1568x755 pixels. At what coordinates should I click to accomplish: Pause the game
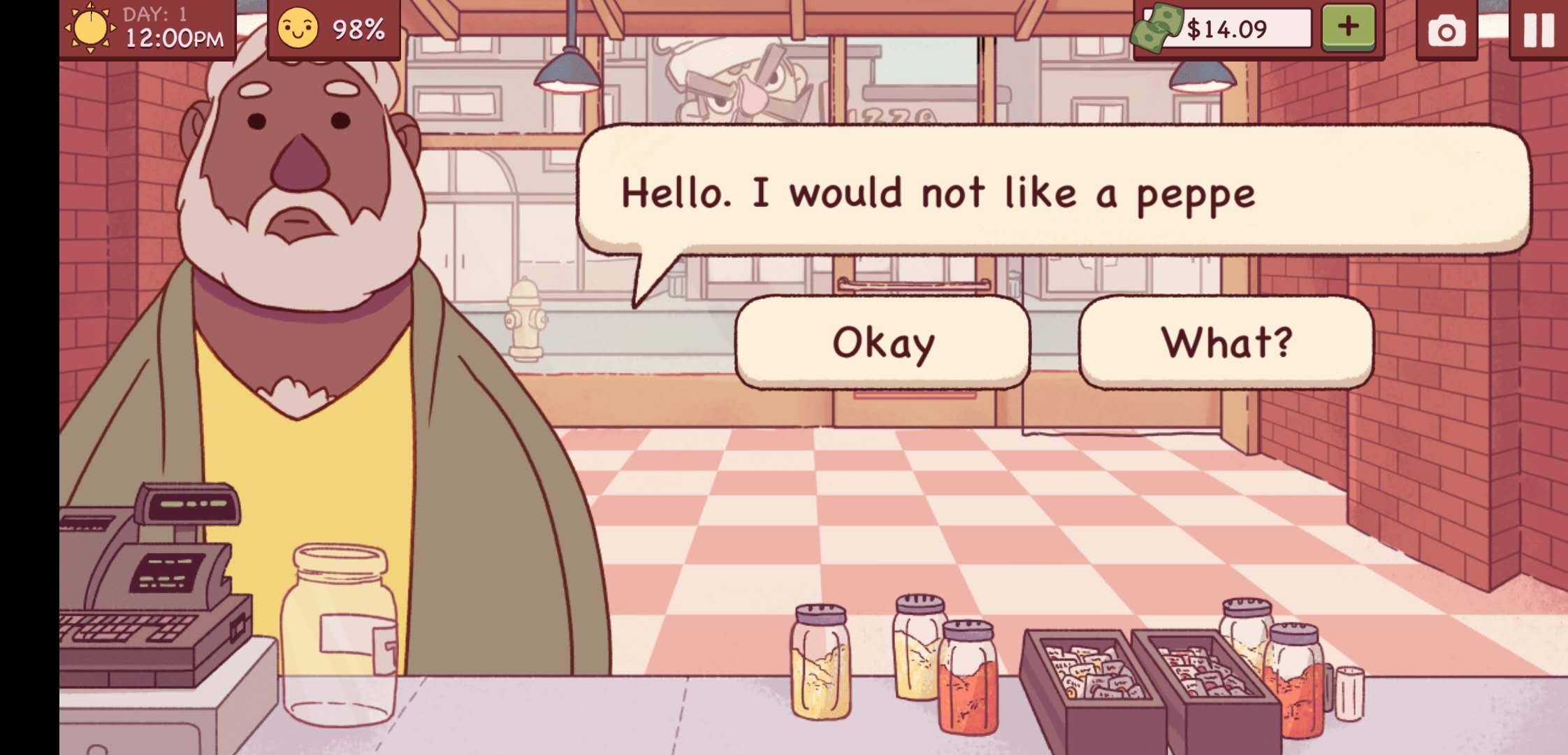[1538, 31]
